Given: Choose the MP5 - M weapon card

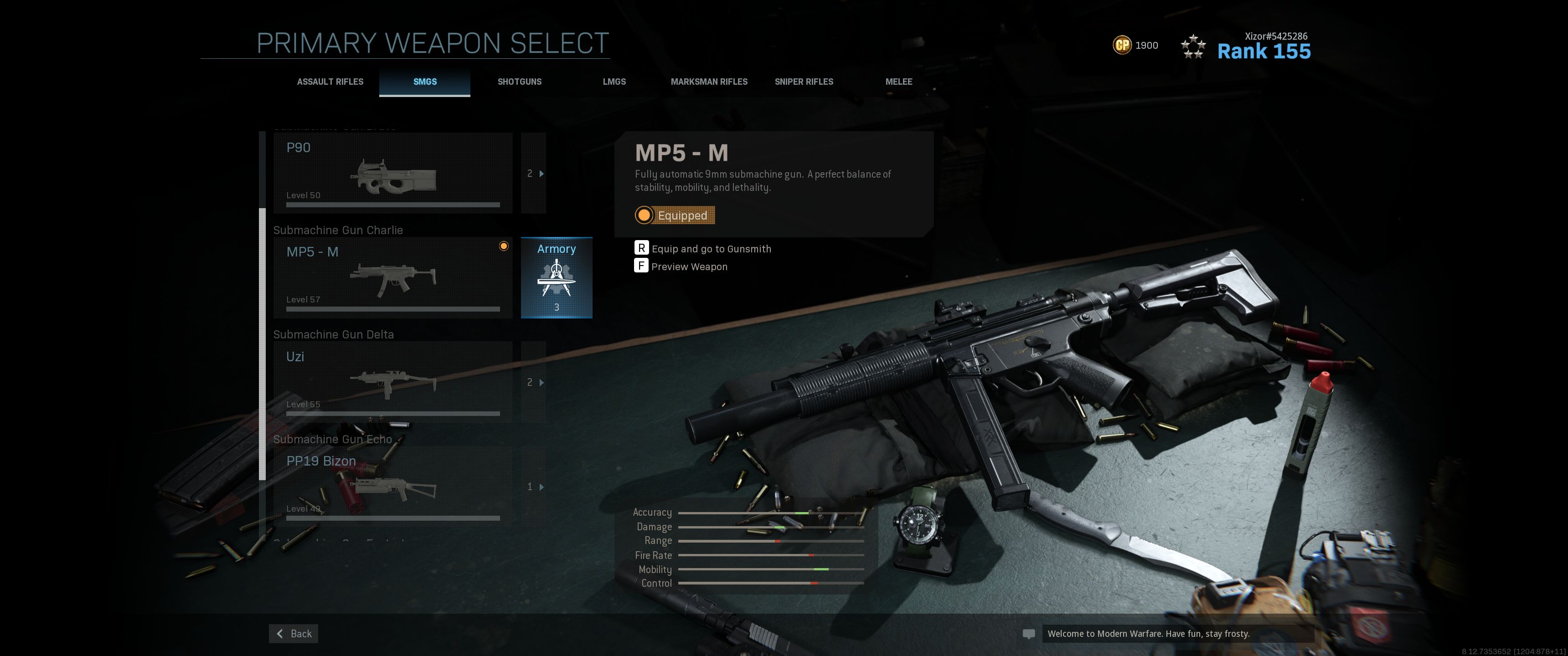Looking at the screenshot, I should 392,277.
